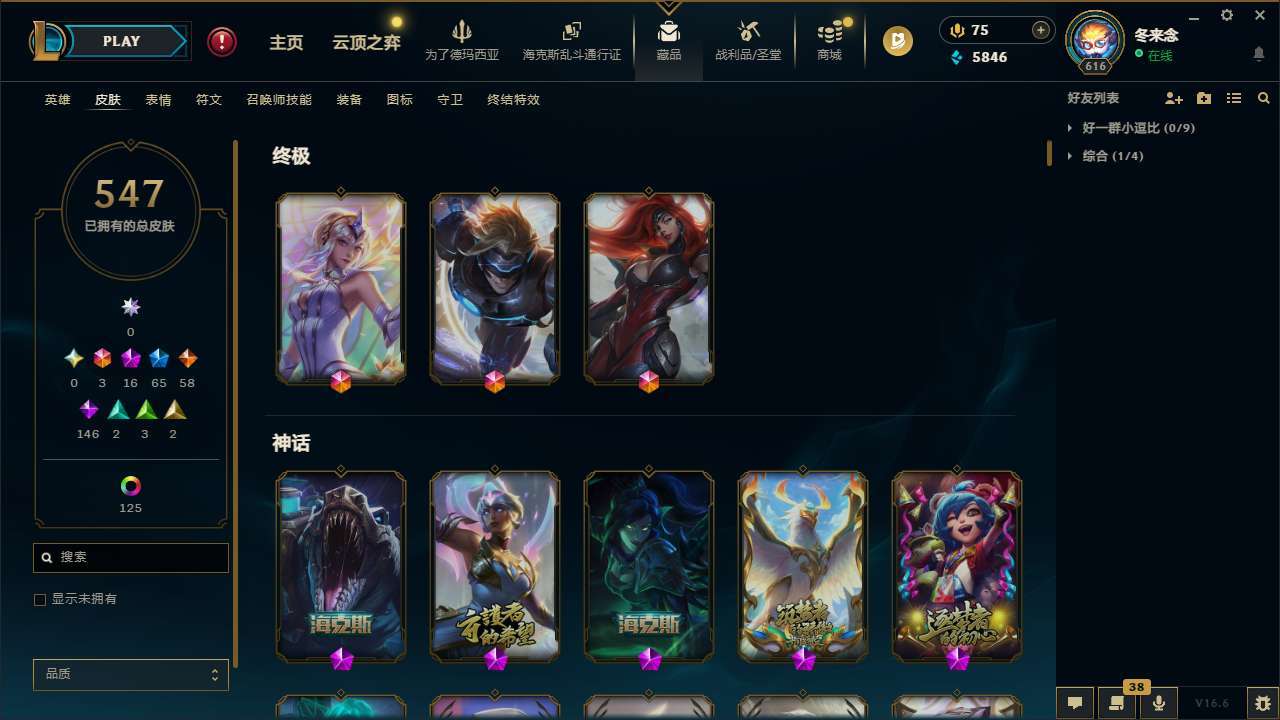Viewport: 1280px width, 720px height.
Task: Click the PLAY button
Action: (x=120, y=41)
